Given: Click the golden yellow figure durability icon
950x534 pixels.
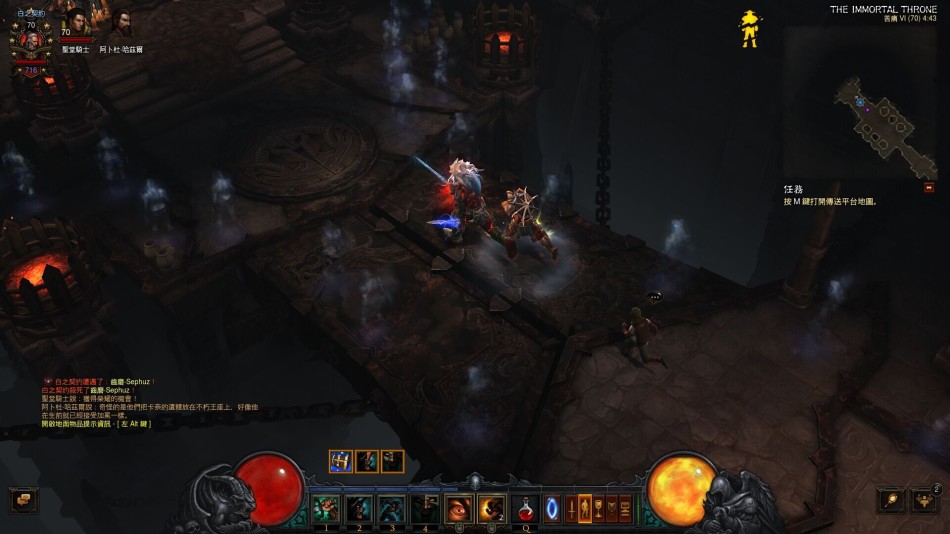Looking at the screenshot, I should click(747, 28).
